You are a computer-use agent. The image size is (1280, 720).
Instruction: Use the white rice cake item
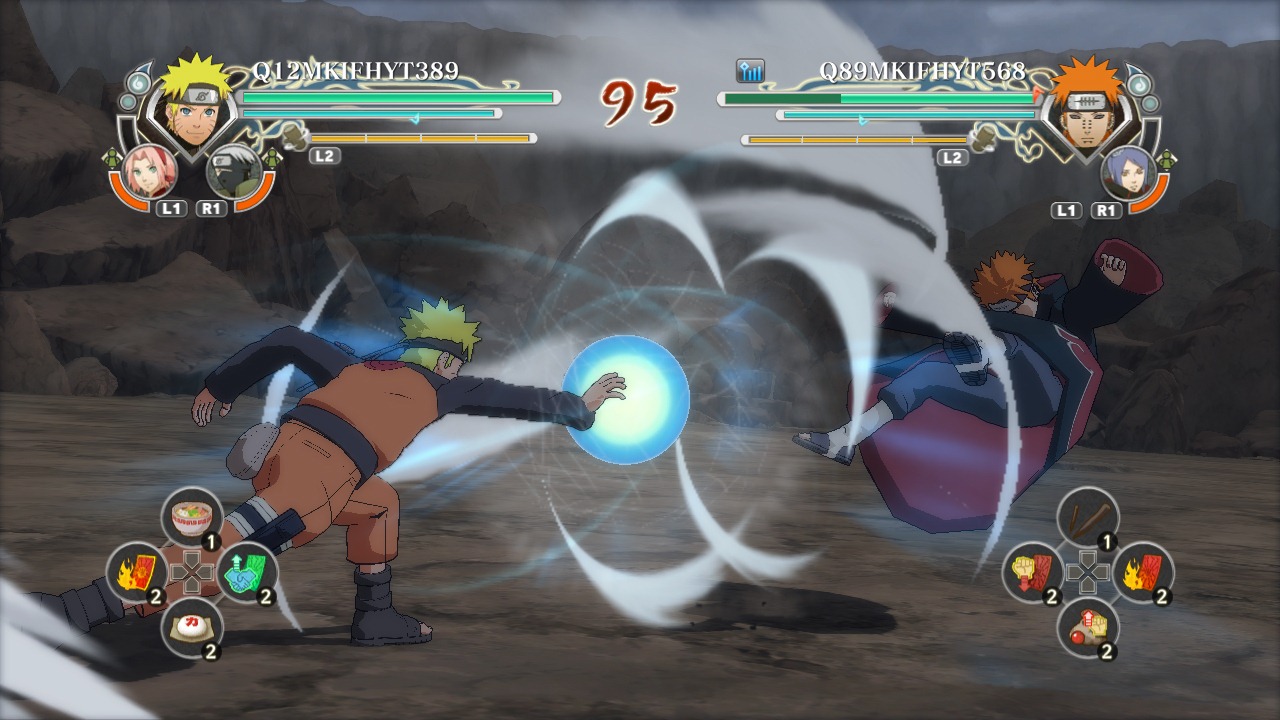(x=191, y=627)
